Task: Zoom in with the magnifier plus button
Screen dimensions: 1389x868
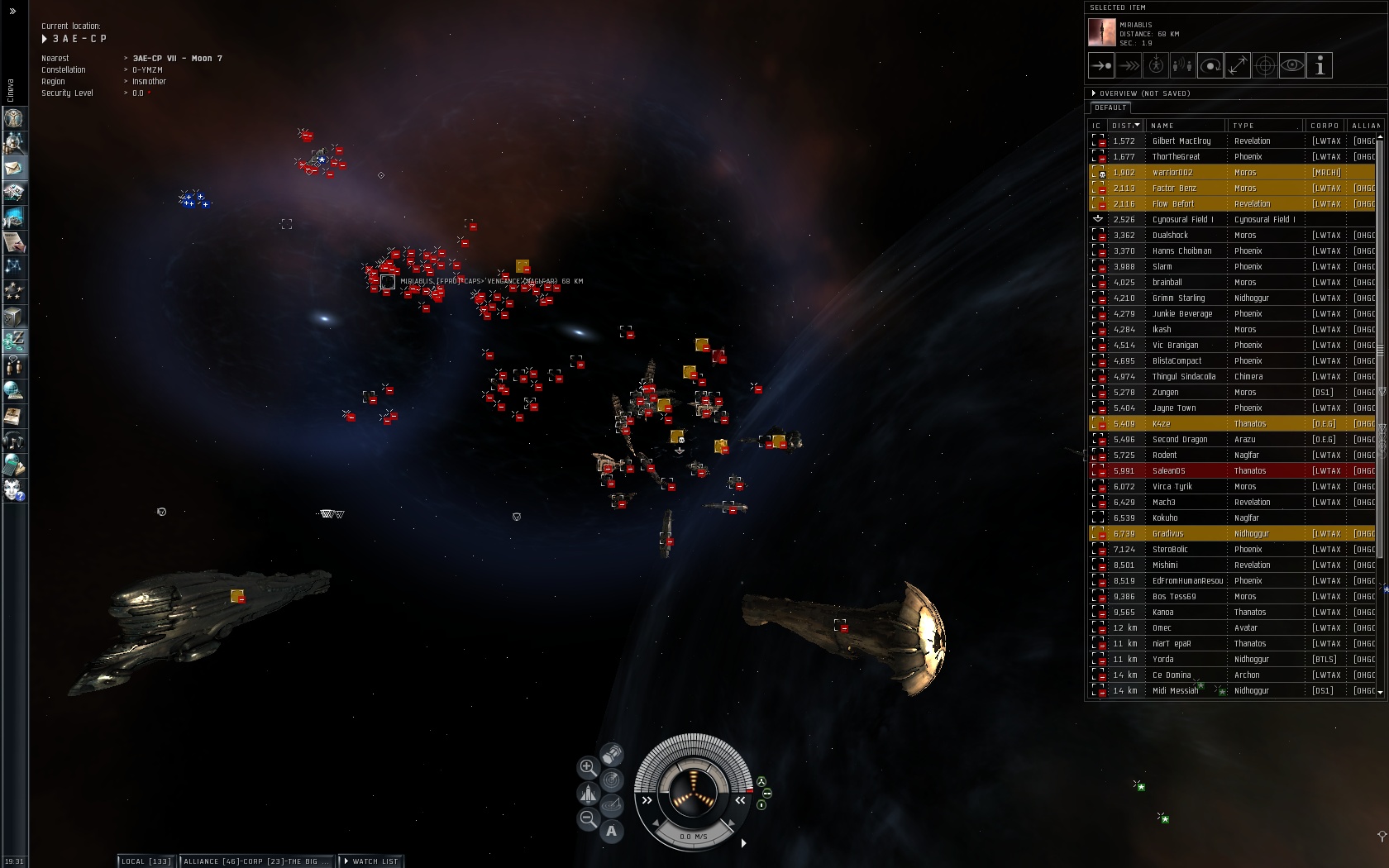Action: pyautogui.click(x=588, y=767)
